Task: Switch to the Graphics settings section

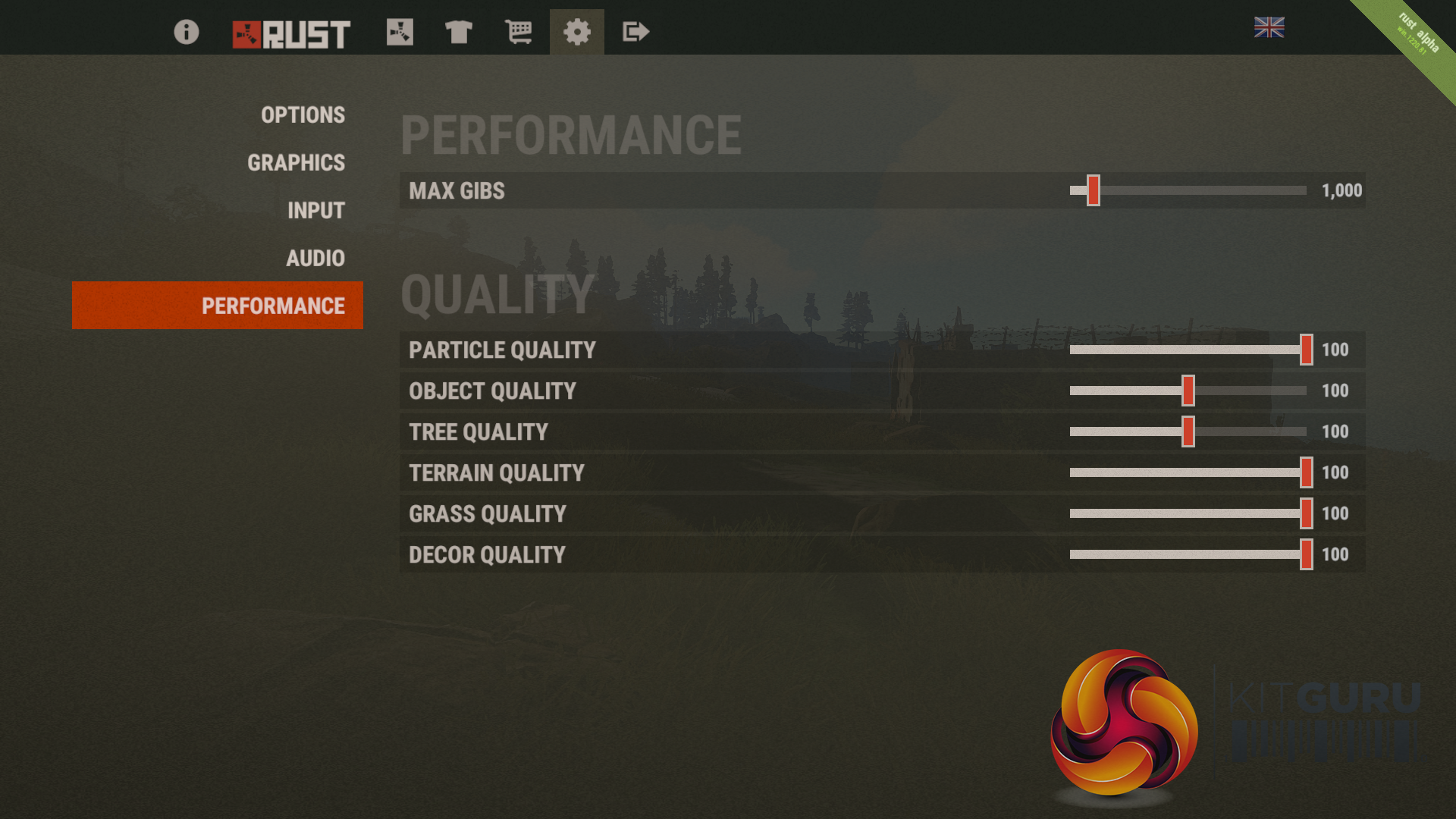Action: pos(296,162)
